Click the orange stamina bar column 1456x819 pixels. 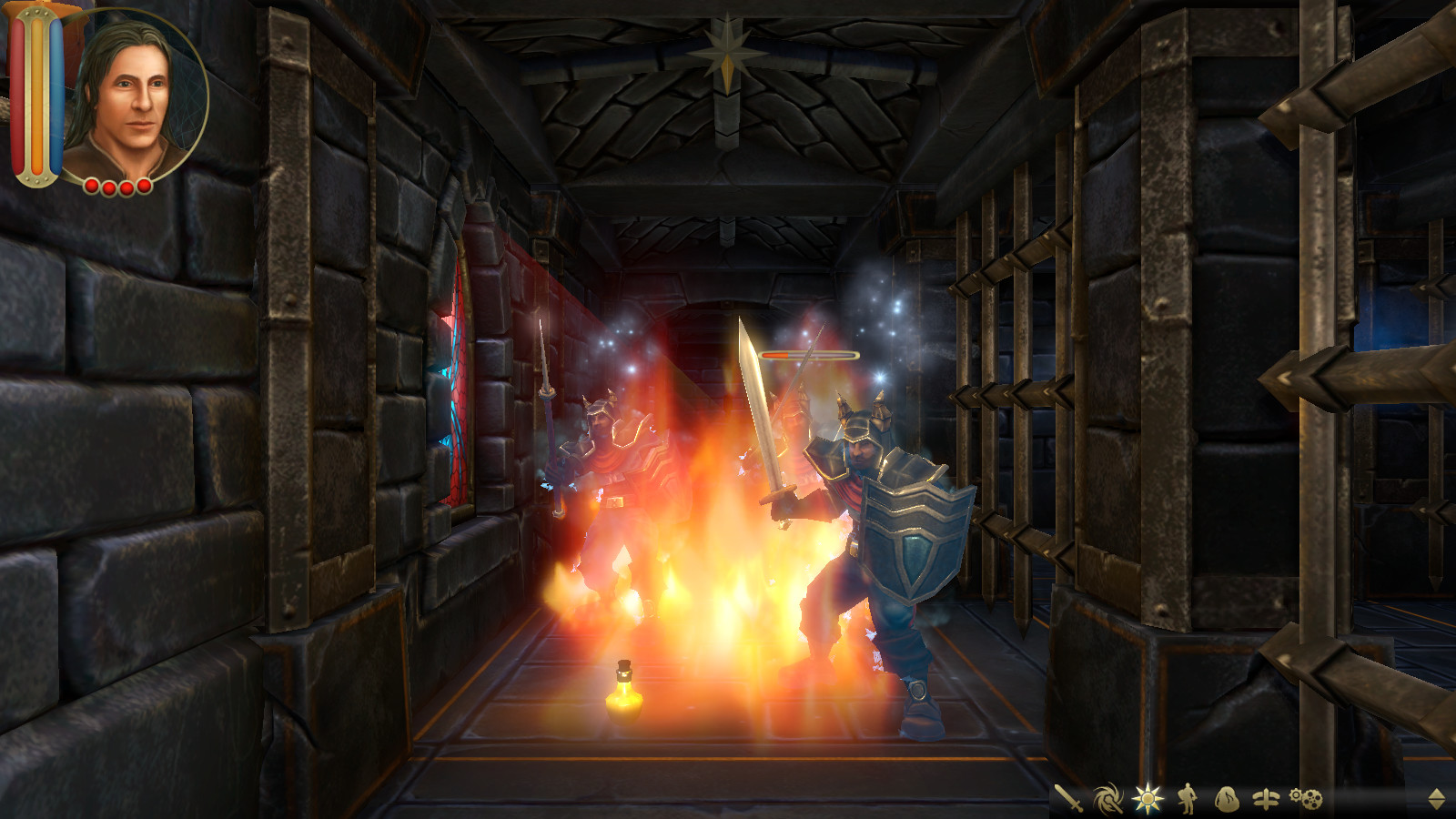click(38, 96)
